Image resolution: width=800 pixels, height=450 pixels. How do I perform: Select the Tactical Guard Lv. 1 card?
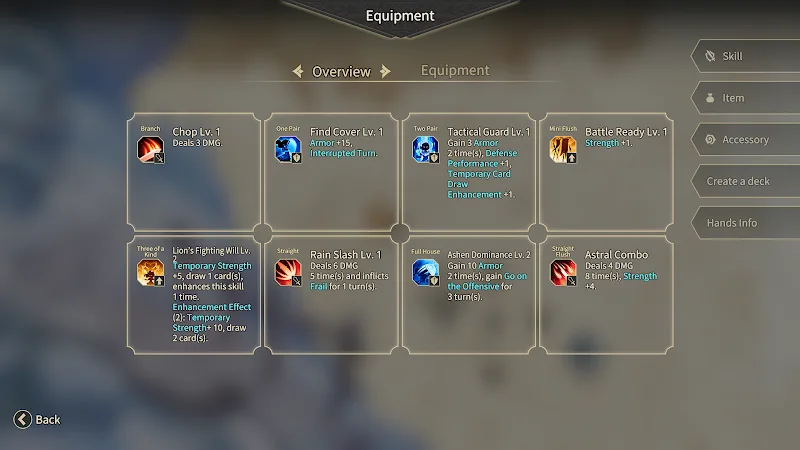[469, 172]
